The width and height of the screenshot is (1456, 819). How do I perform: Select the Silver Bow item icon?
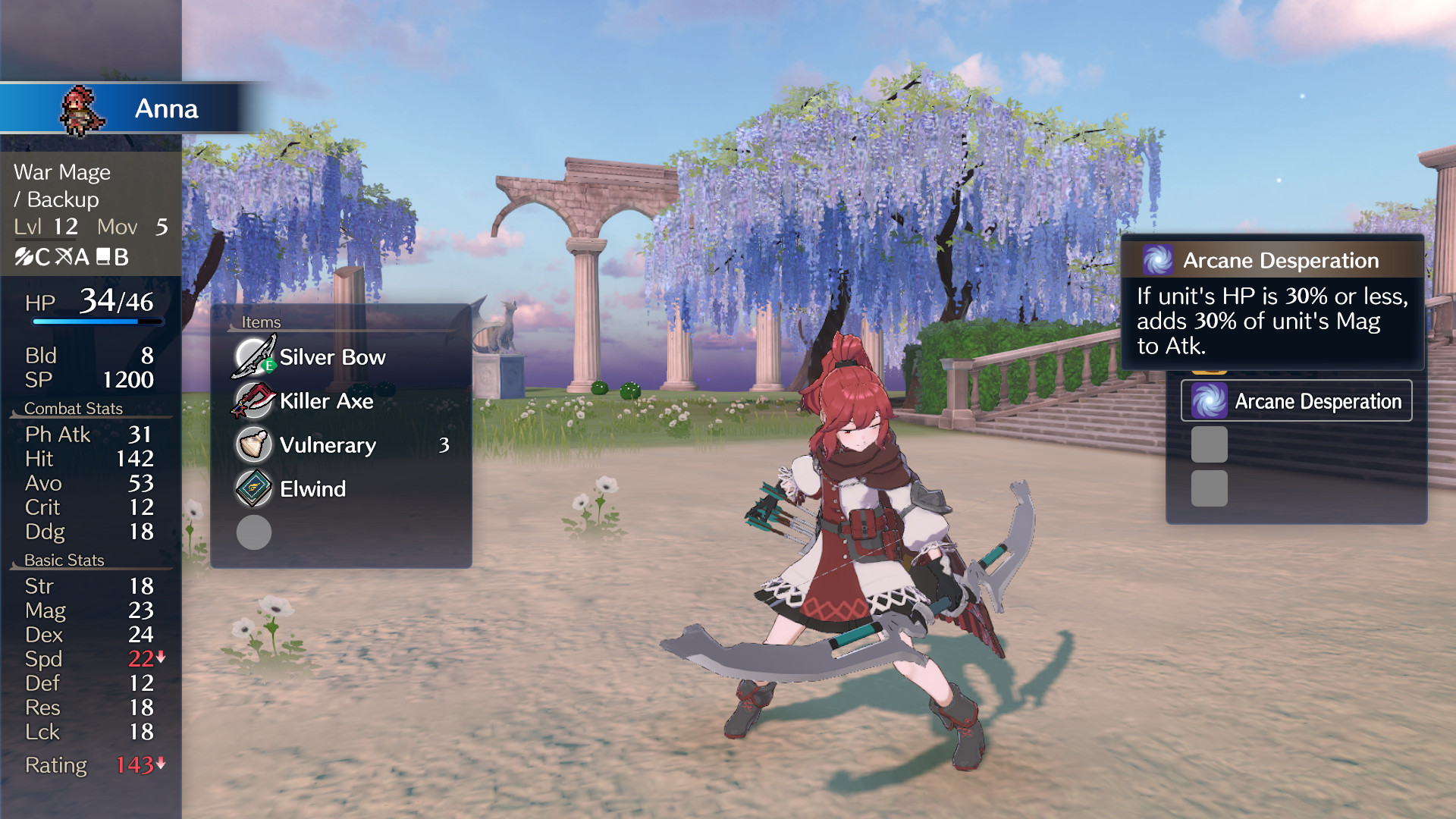[x=253, y=357]
